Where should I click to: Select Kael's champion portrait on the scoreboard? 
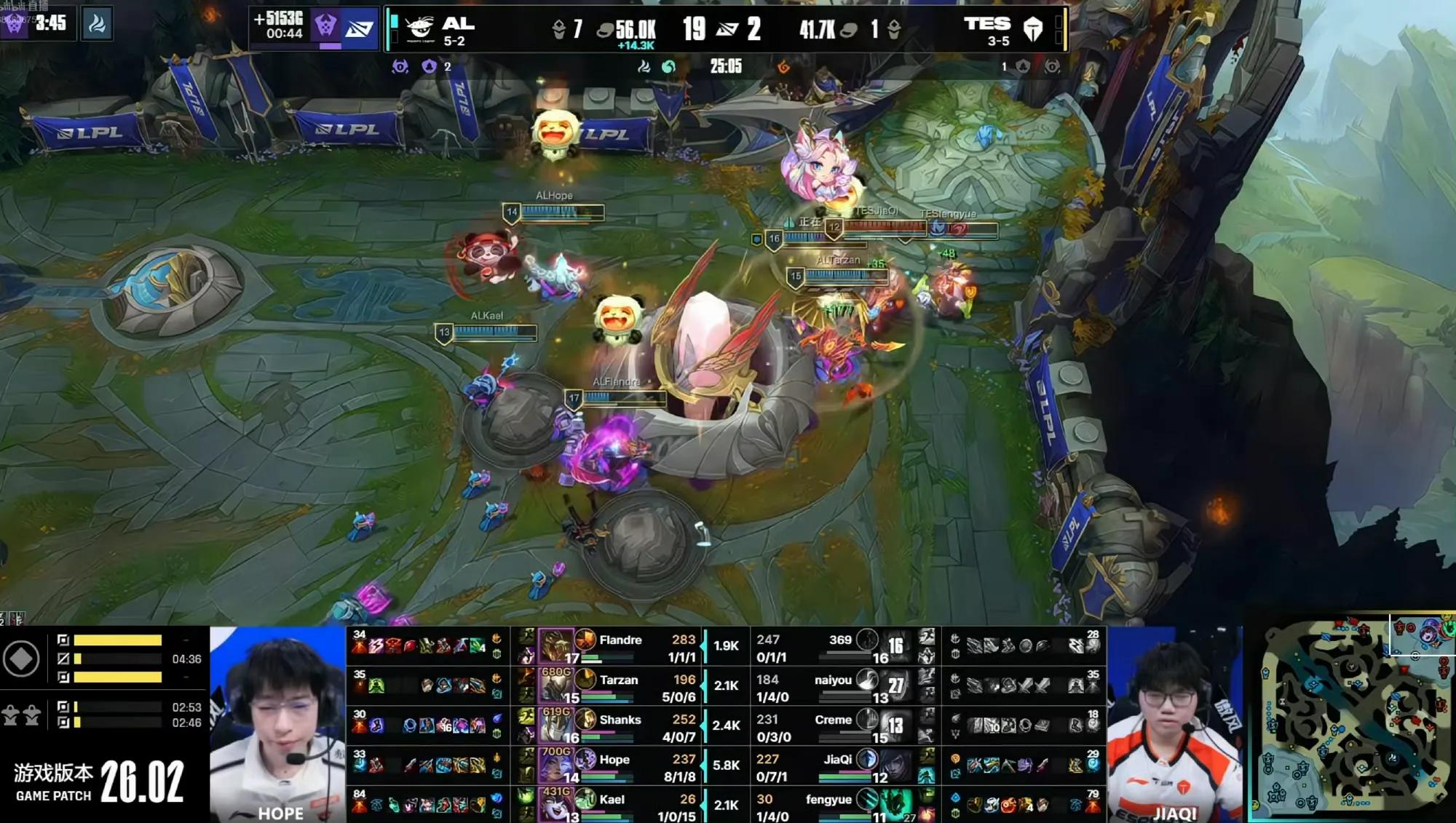[555, 805]
